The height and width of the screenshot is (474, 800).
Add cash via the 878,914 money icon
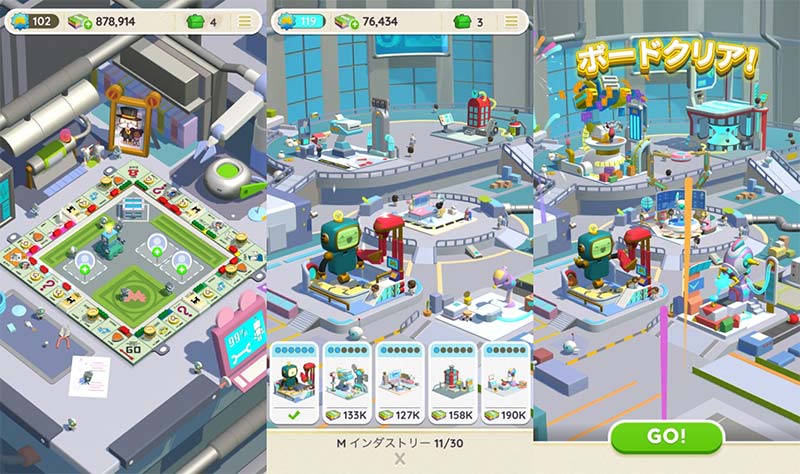[x=81, y=21]
